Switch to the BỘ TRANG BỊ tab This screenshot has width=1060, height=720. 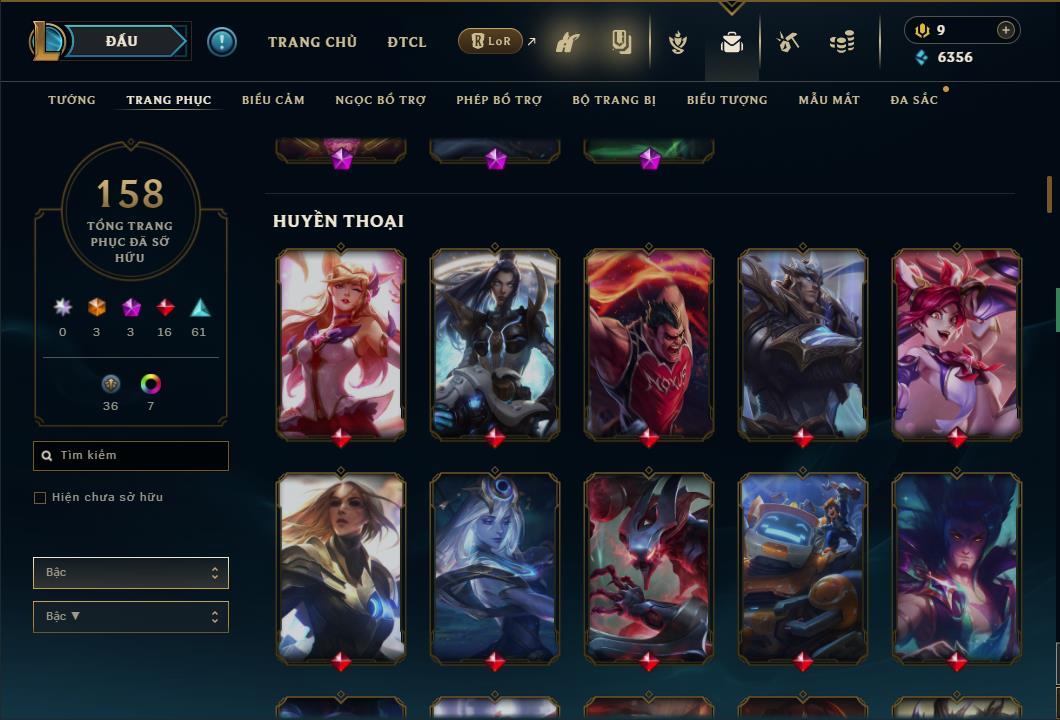tap(614, 100)
